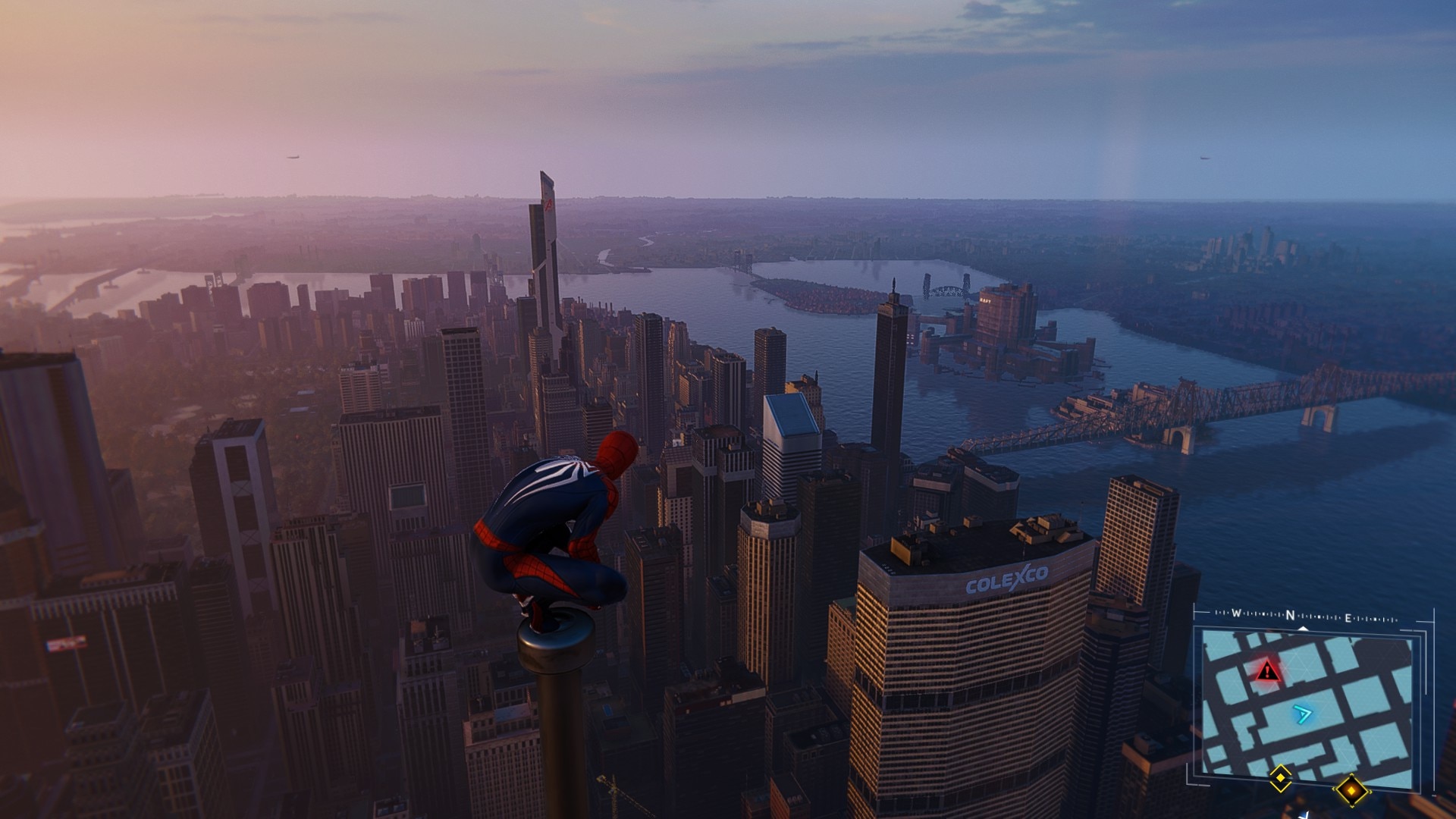Viewport: 1456px width, 819px height.
Task: Click the small yellow diamond objective marker
Action: [x=1281, y=778]
